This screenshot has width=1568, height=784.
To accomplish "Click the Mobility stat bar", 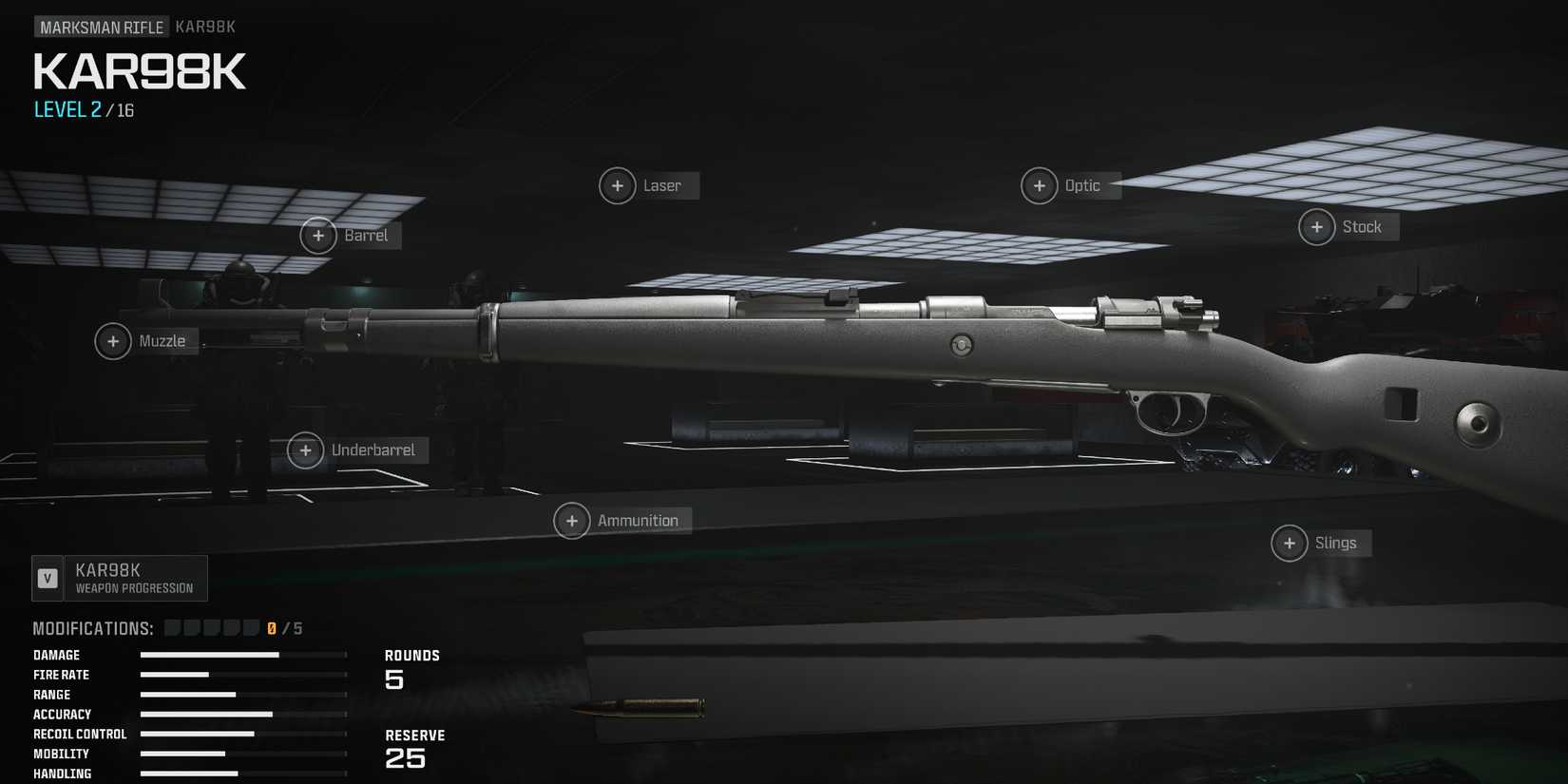I will pyautogui.click(x=185, y=754).
